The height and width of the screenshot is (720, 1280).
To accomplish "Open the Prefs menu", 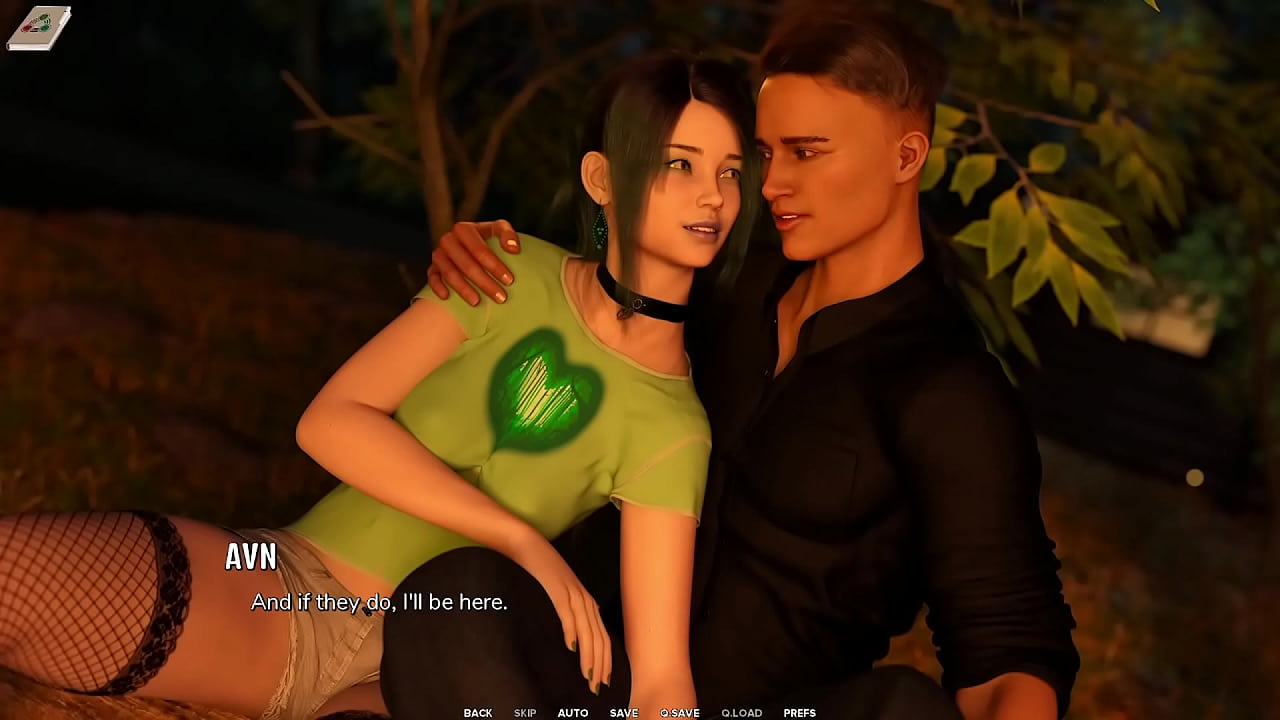I will pyautogui.click(x=800, y=713).
